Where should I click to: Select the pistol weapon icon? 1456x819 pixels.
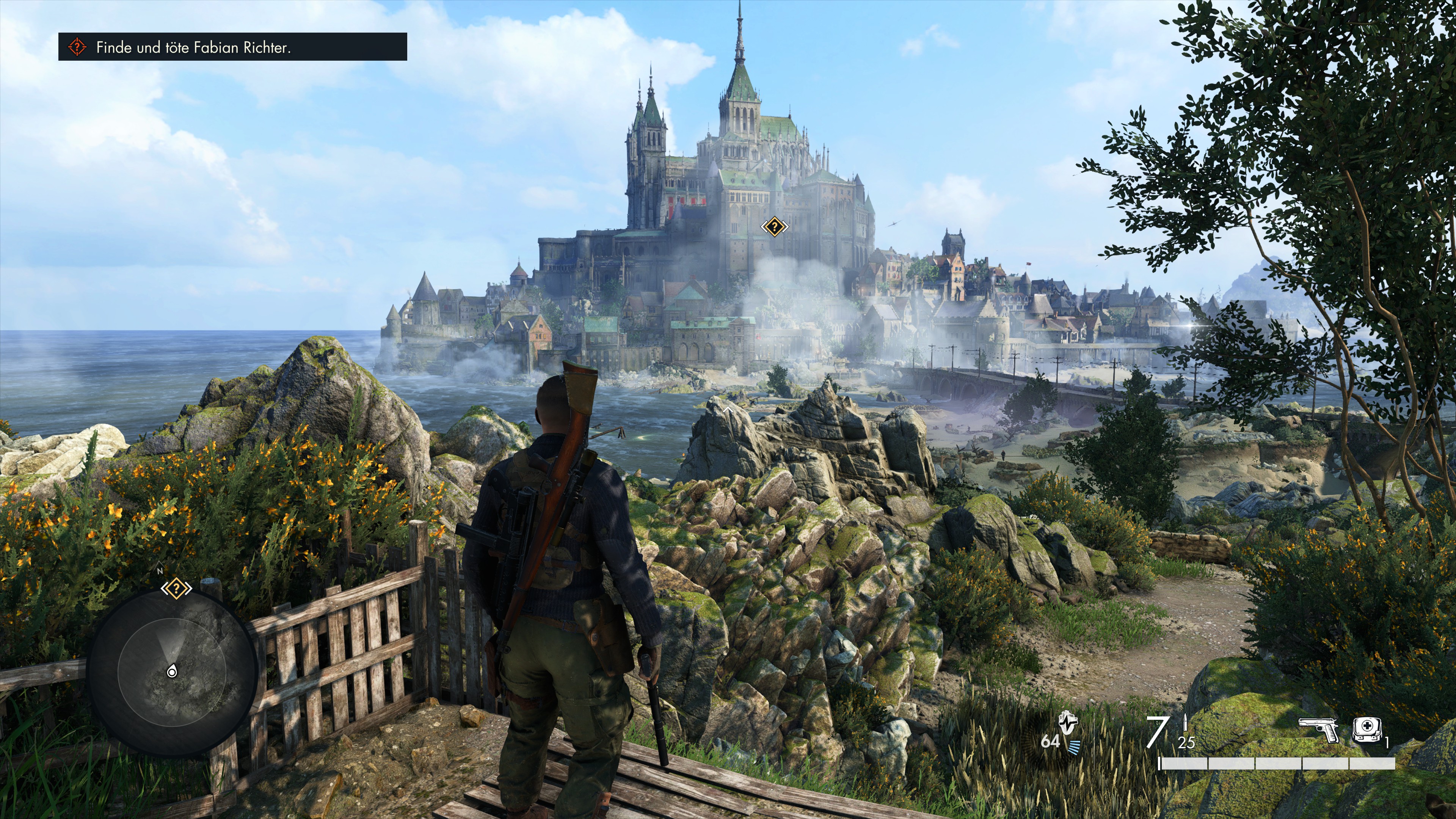pyautogui.click(x=1318, y=730)
